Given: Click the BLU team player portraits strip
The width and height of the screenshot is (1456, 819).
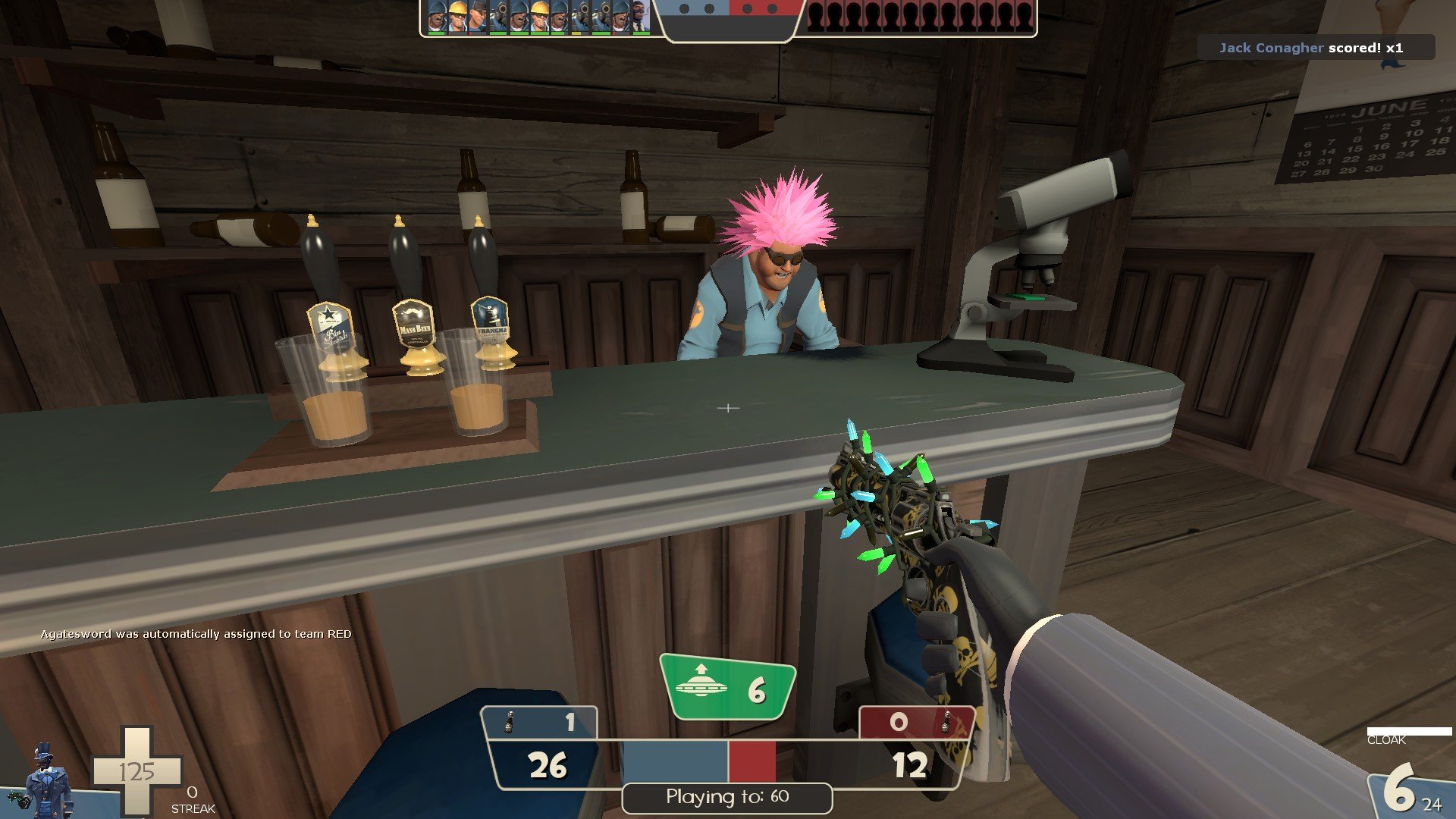Looking at the screenshot, I should pyautogui.click(x=538, y=17).
